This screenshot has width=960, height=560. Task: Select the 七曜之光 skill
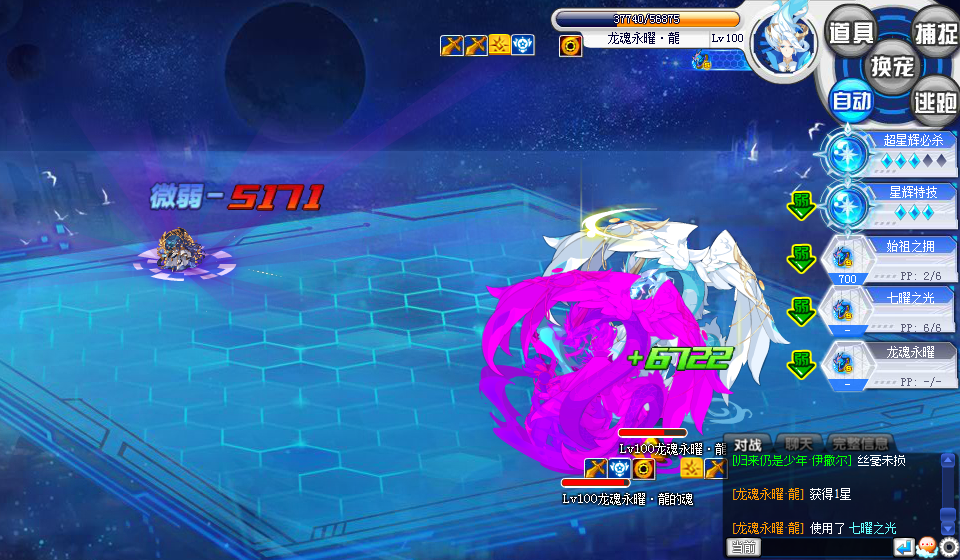click(x=890, y=311)
